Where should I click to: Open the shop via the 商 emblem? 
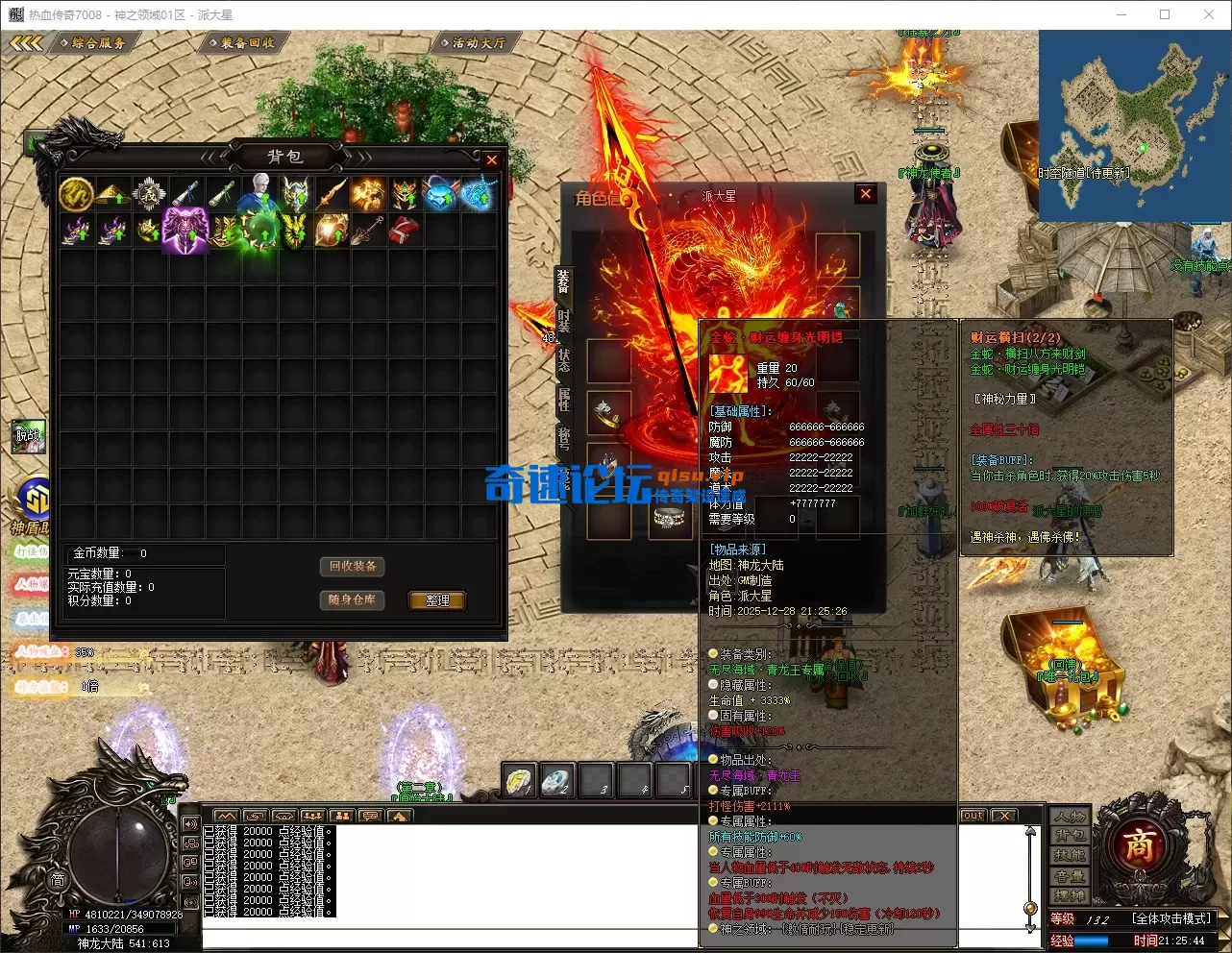[x=1139, y=846]
